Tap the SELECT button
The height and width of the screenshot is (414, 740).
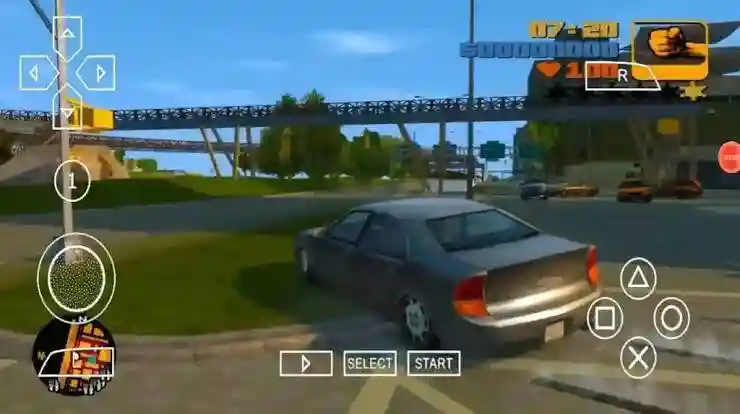click(x=370, y=363)
